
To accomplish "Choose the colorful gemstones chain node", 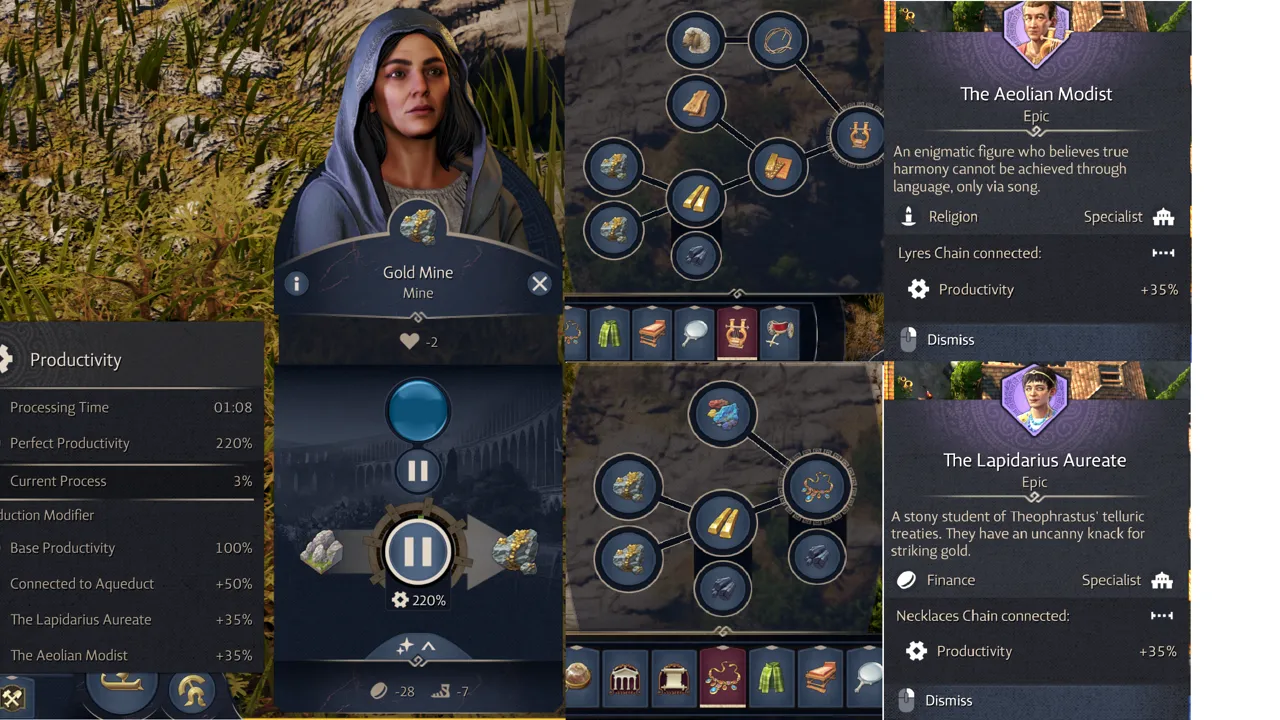I will click(721, 413).
